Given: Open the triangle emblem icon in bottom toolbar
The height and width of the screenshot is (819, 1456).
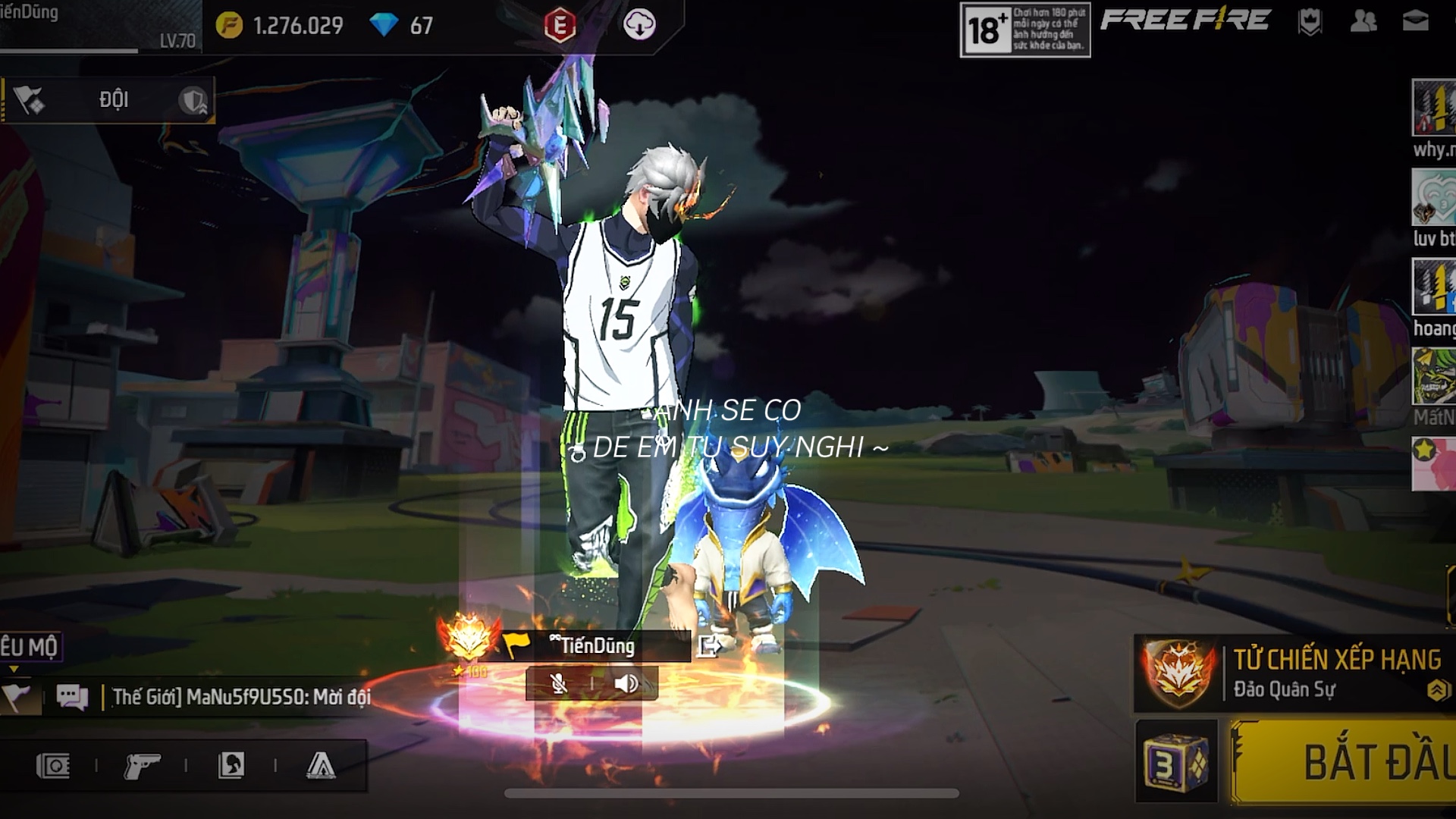Looking at the screenshot, I should 321,766.
